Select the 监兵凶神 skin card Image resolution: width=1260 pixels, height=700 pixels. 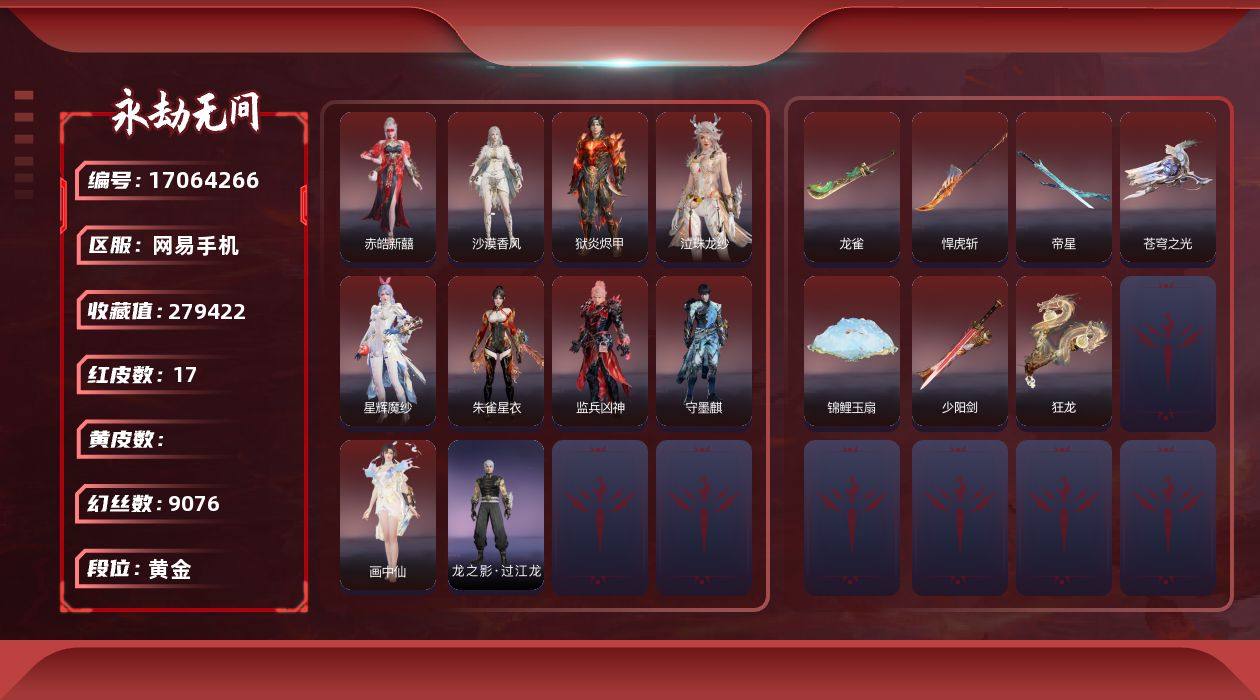pos(600,351)
